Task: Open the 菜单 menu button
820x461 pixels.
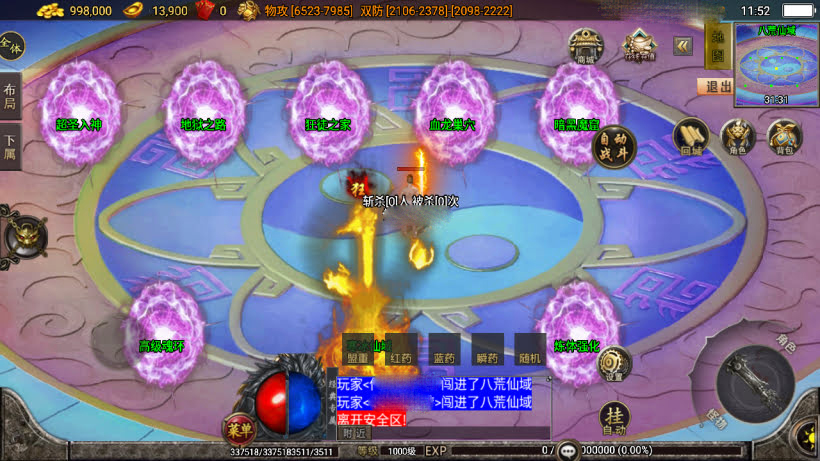Action: [240, 428]
